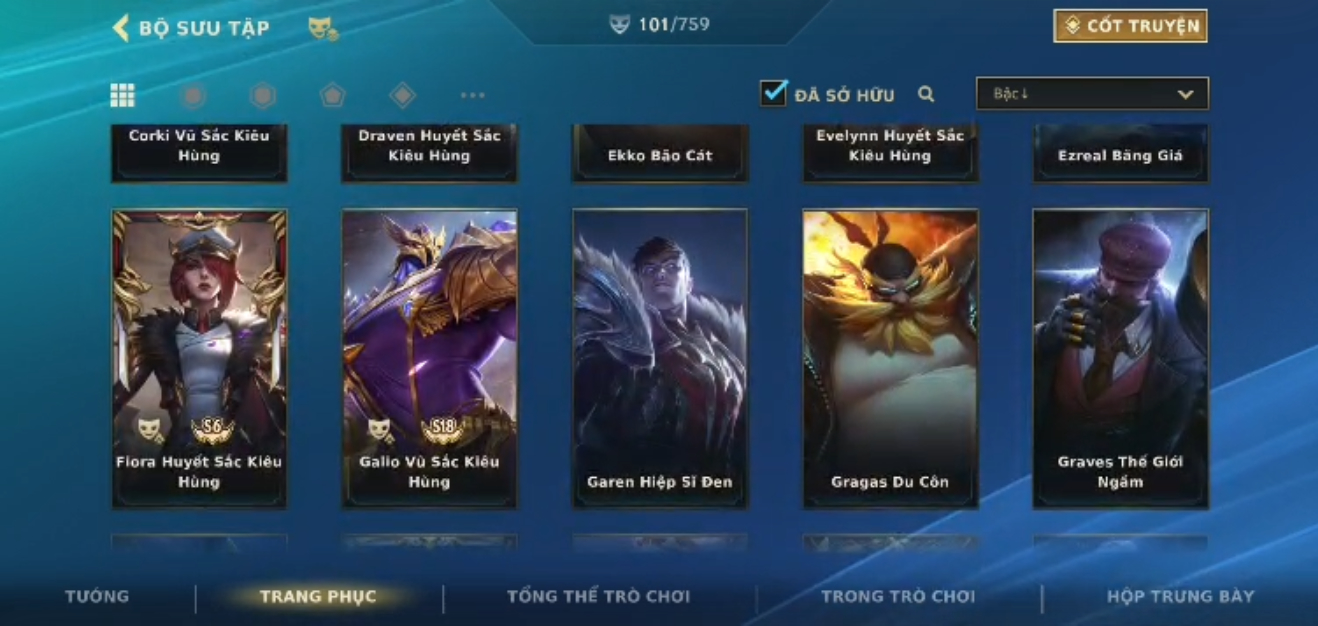Click the three-dots more filters icon
The width and height of the screenshot is (1318, 626).
pos(472,95)
